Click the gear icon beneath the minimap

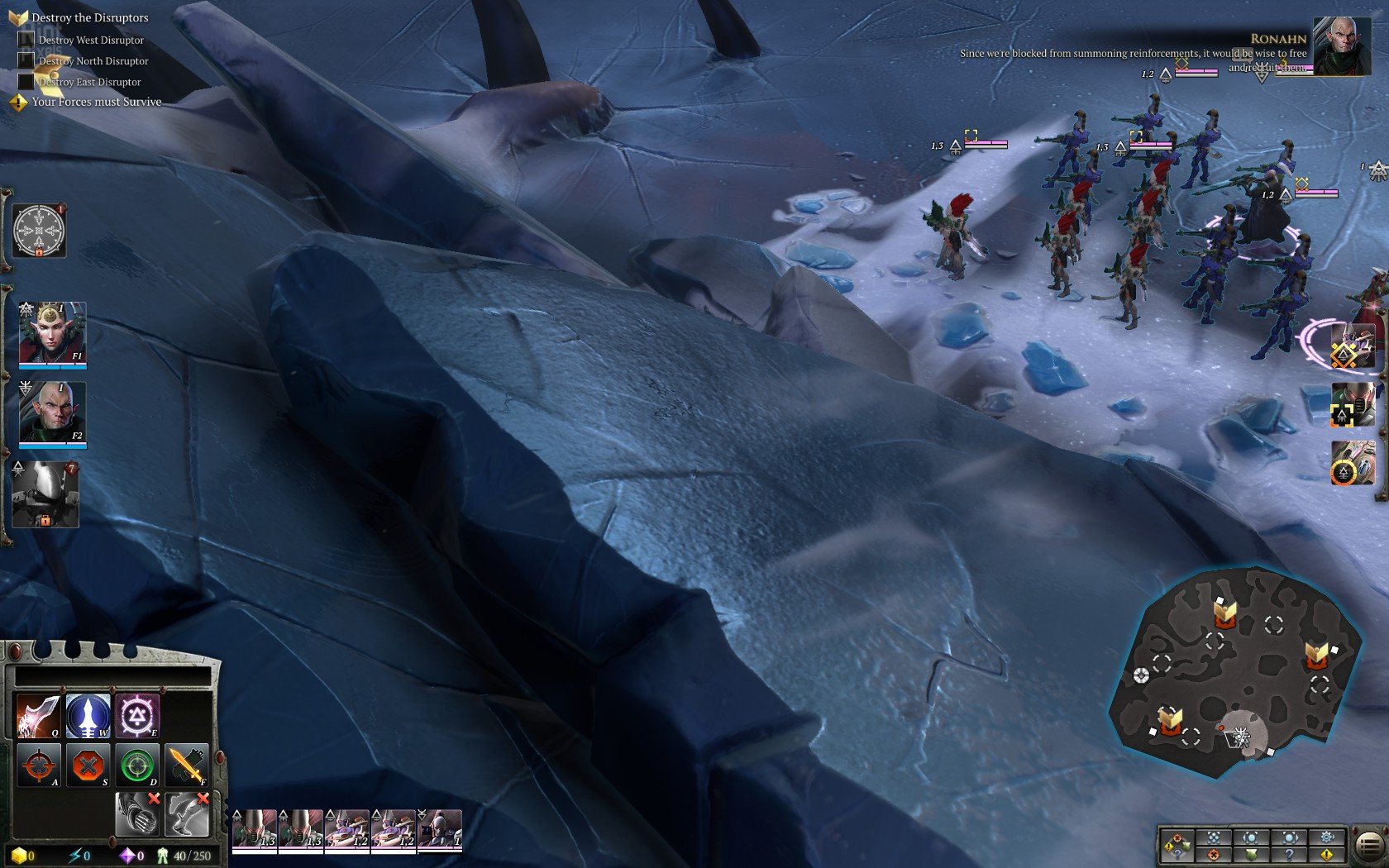1326,837
